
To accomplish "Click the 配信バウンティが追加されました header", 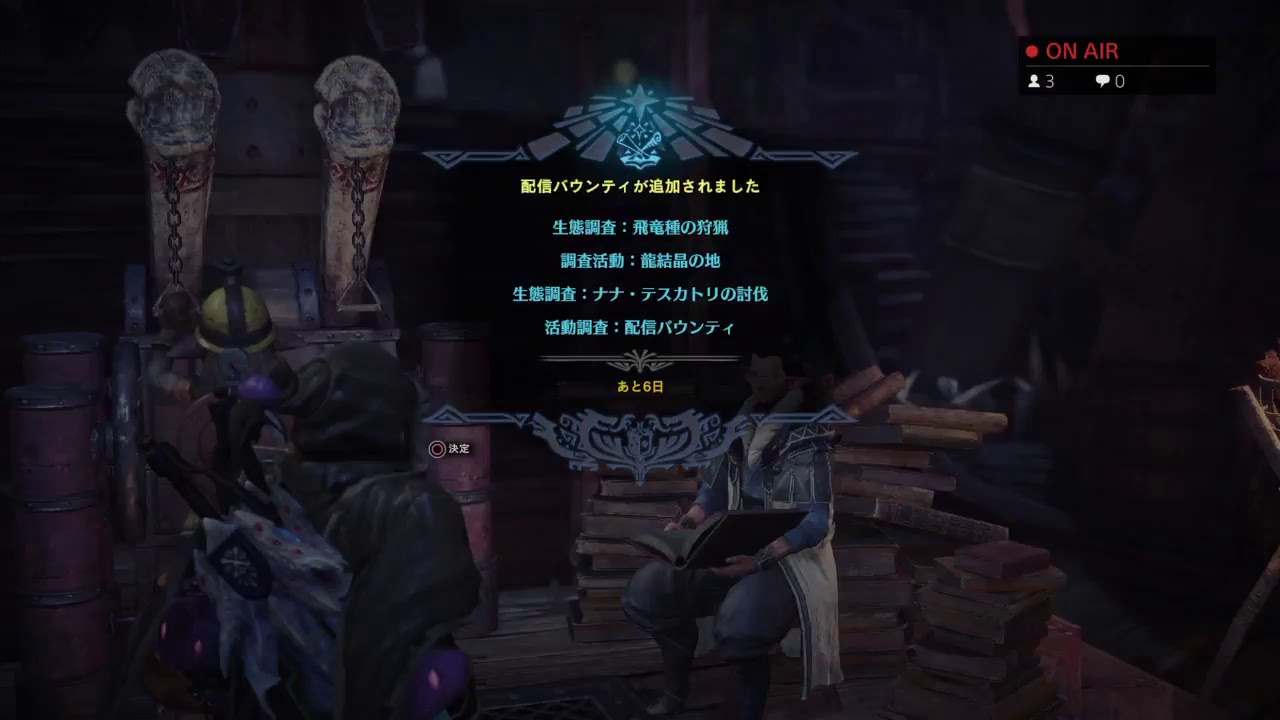I will click(x=640, y=184).
